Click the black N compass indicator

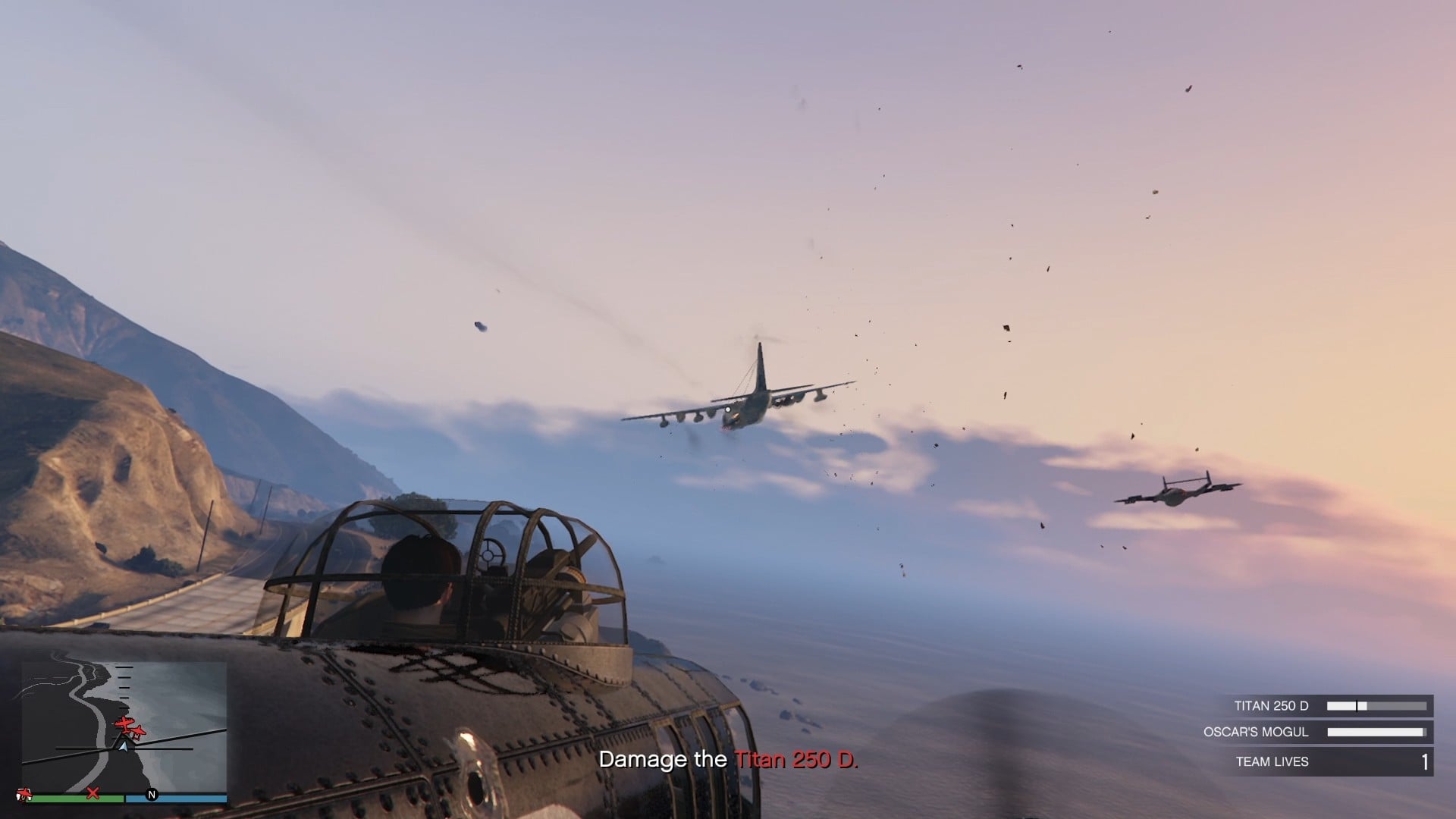(152, 795)
